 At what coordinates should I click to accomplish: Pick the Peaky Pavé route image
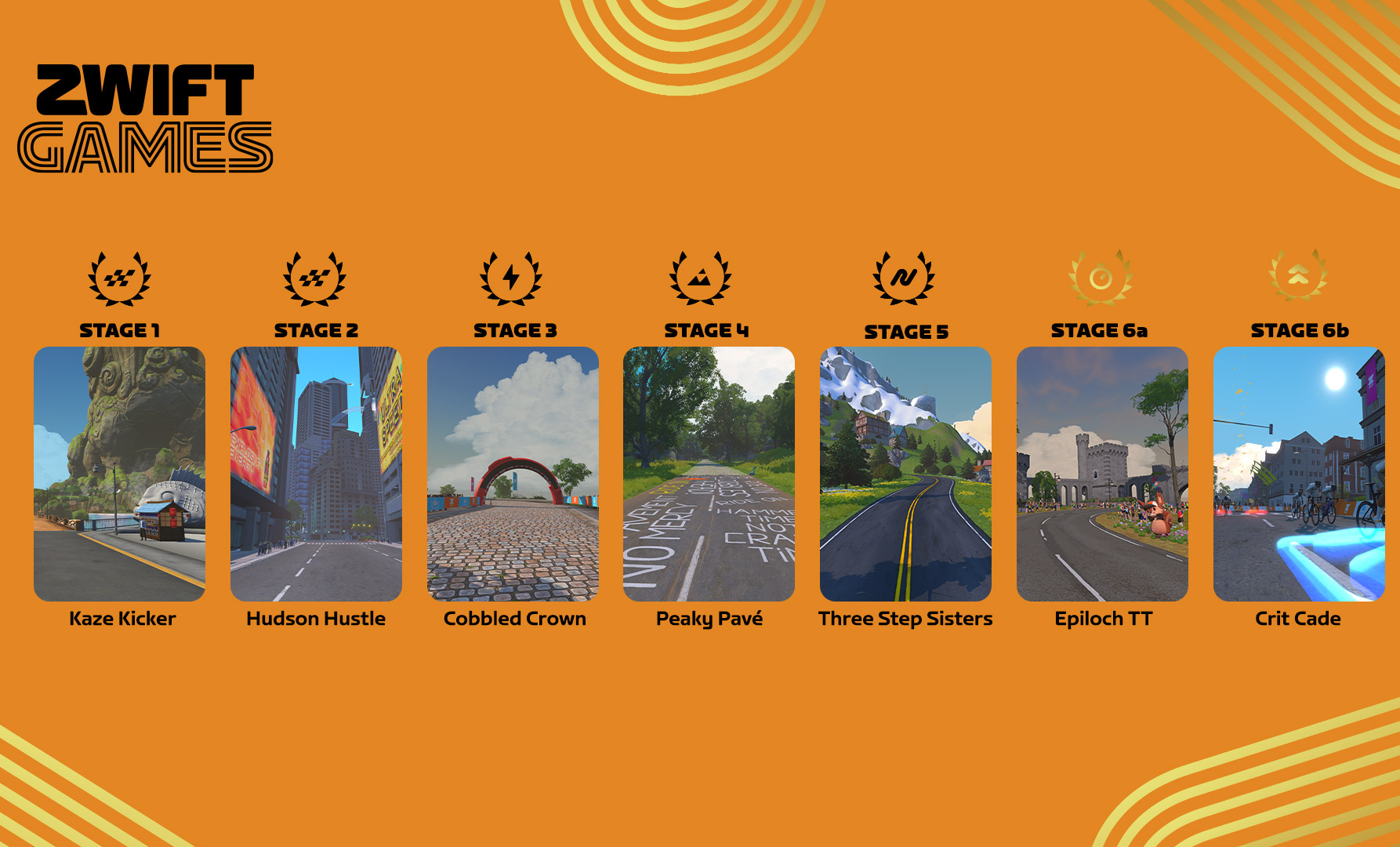(709, 474)
